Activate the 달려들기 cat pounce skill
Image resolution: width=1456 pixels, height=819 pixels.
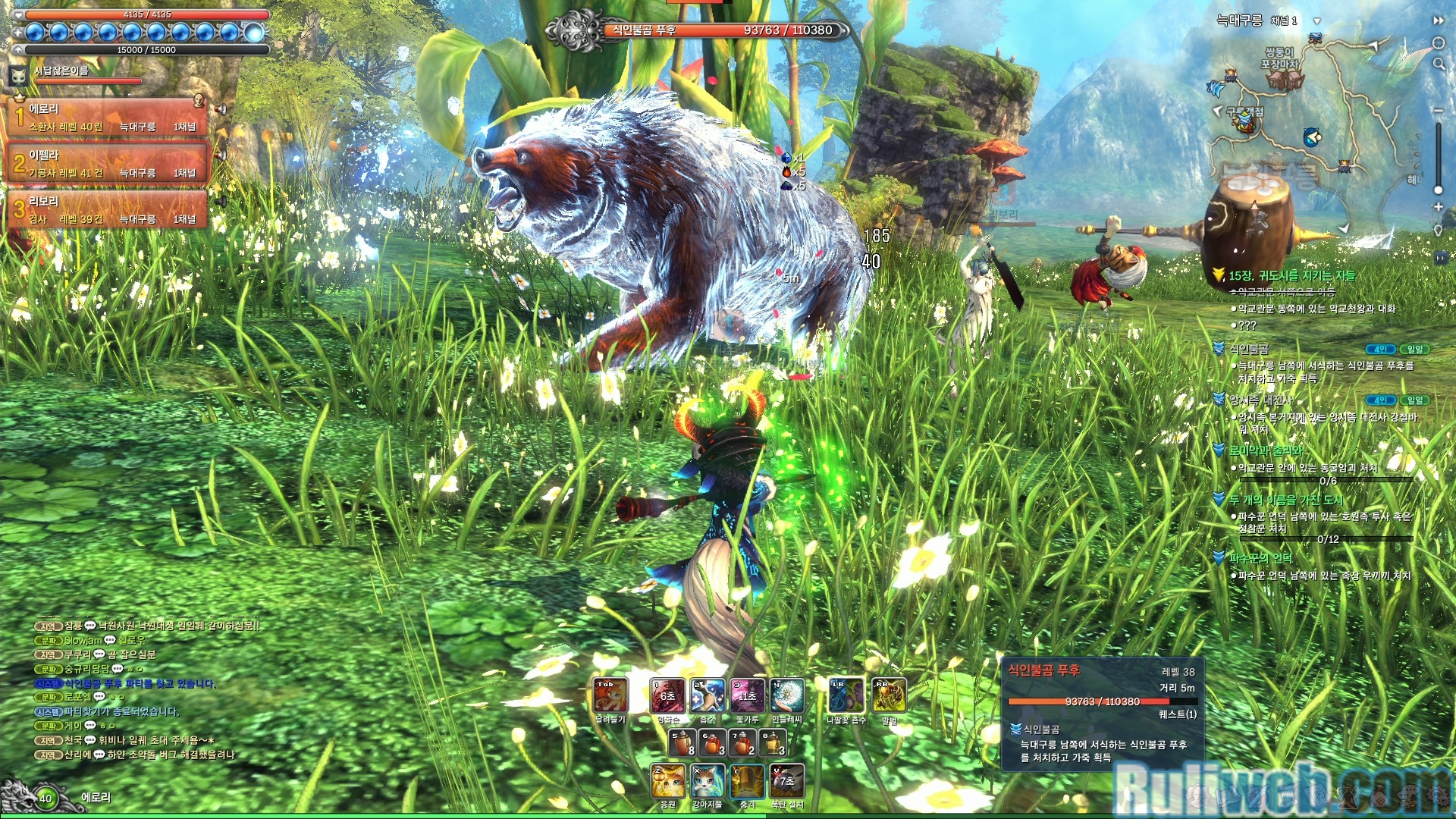tap(610, 695)
